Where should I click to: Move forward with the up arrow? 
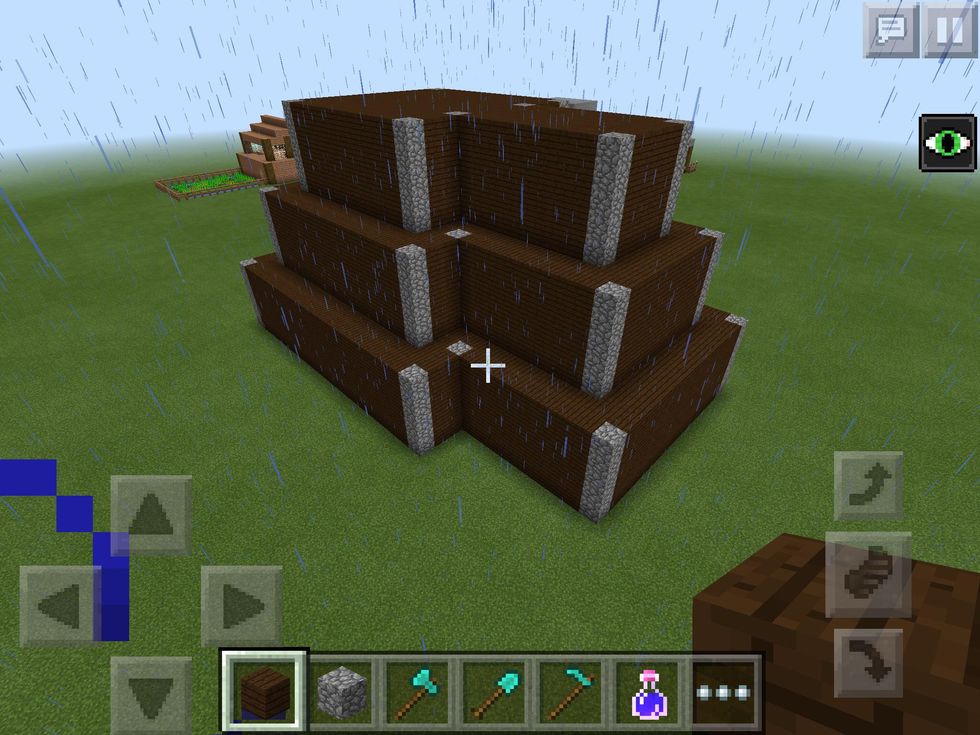pyautogui.click(x=151, y=515)
